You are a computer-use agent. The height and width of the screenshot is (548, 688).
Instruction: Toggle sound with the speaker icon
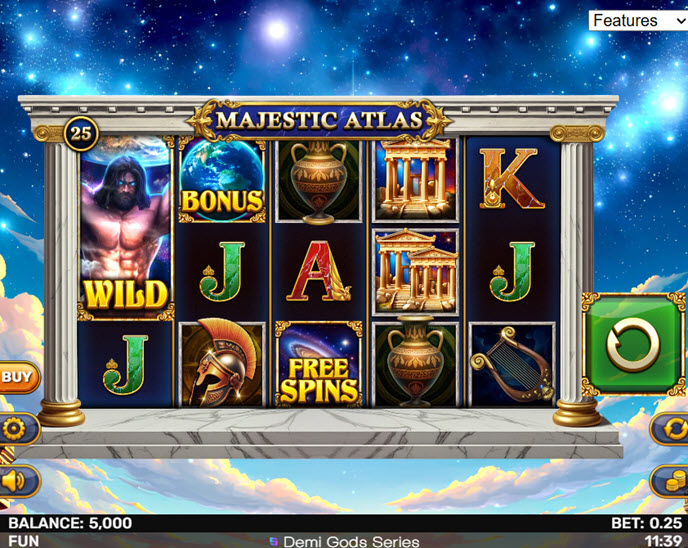pos(16,481)
